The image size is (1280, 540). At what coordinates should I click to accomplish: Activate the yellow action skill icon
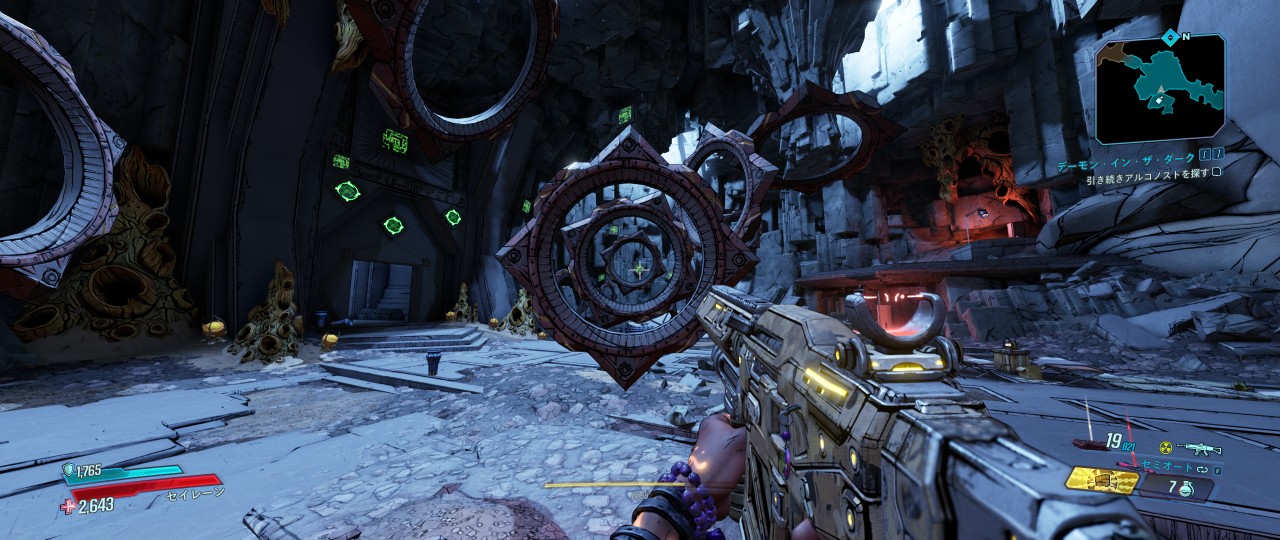[1102, 482]
